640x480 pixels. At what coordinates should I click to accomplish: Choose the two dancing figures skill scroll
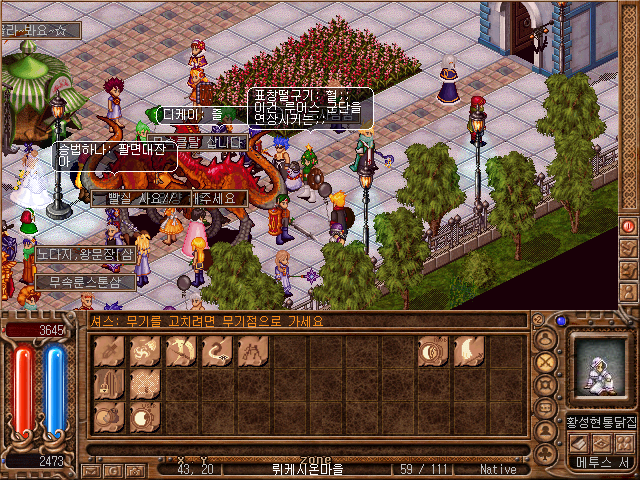pyautogui.click(x=253, y=351)
